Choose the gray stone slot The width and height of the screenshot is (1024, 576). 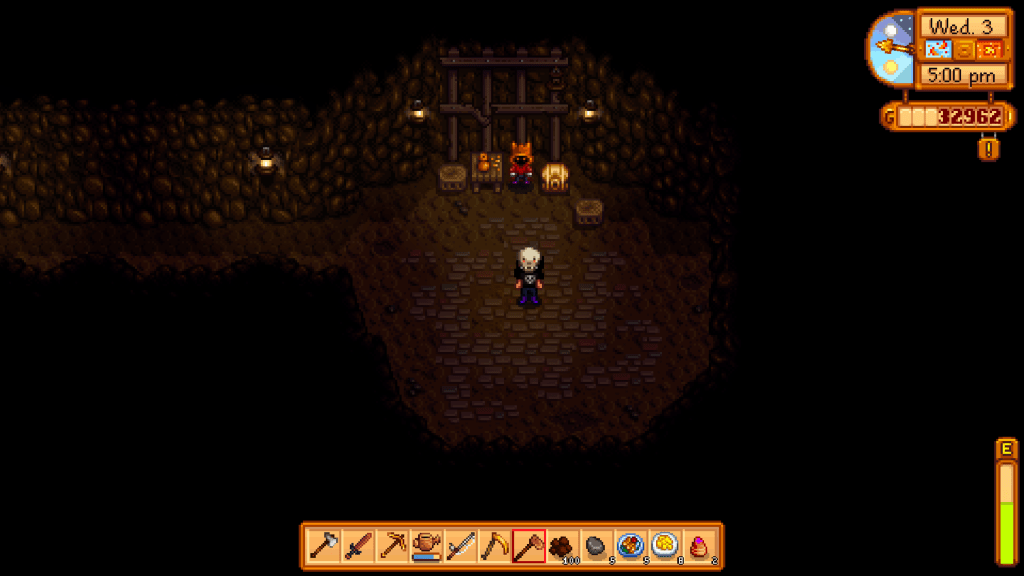[x=597, y=546]
